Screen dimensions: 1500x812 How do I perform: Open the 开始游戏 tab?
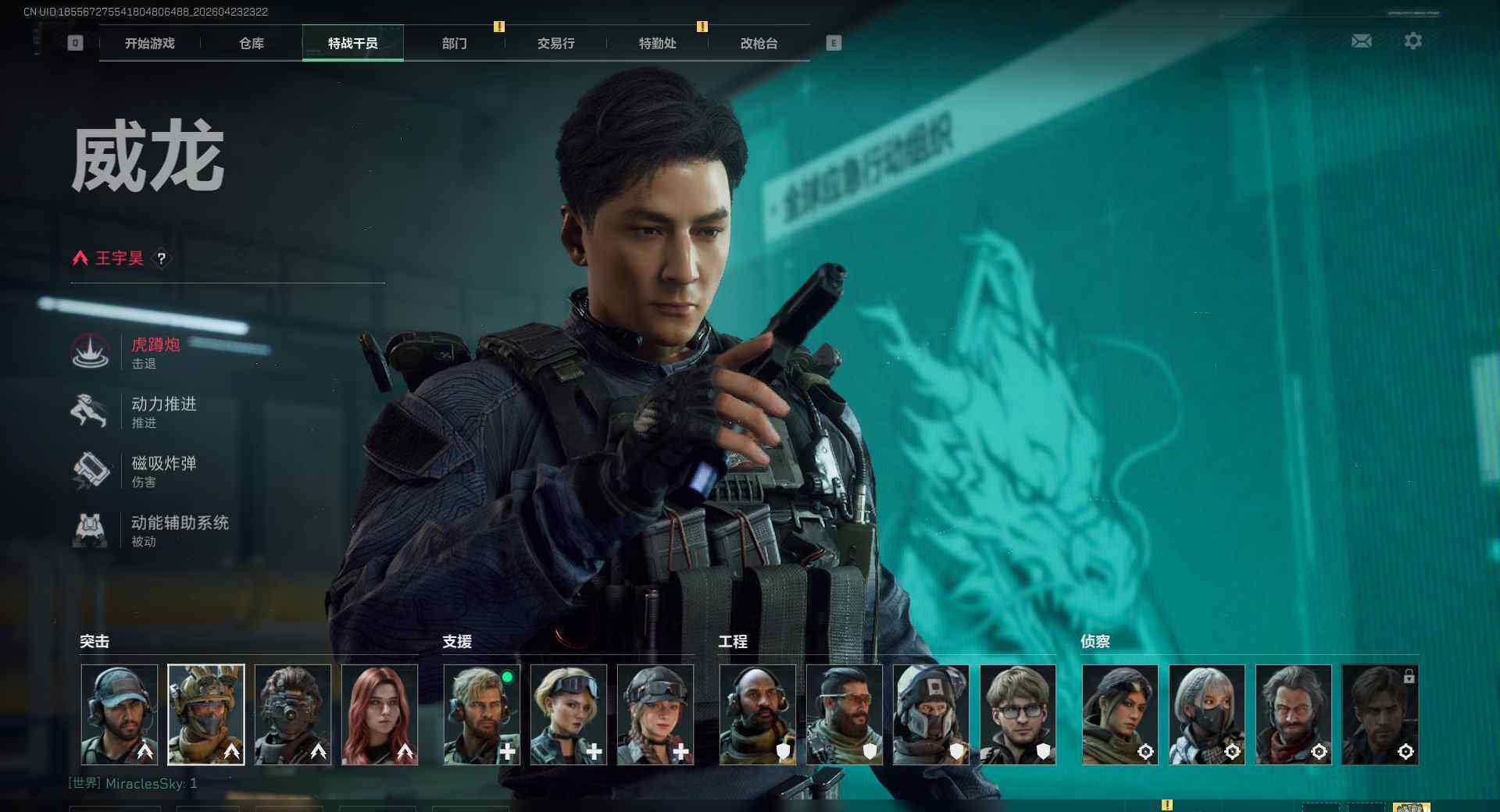pyautogui.click(x=150, y=44)
